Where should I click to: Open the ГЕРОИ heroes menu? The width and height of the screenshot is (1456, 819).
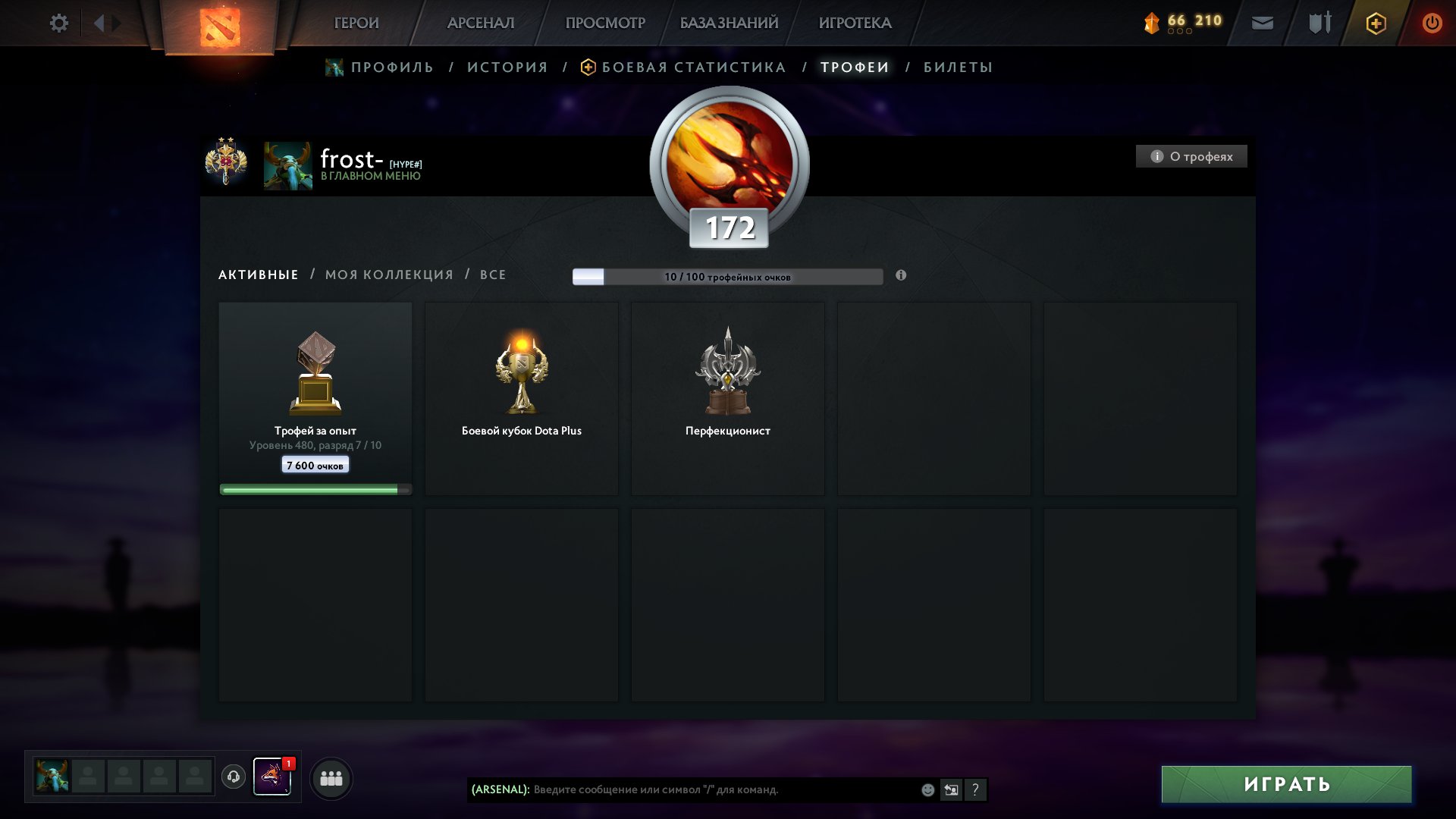tap(356, 24)
